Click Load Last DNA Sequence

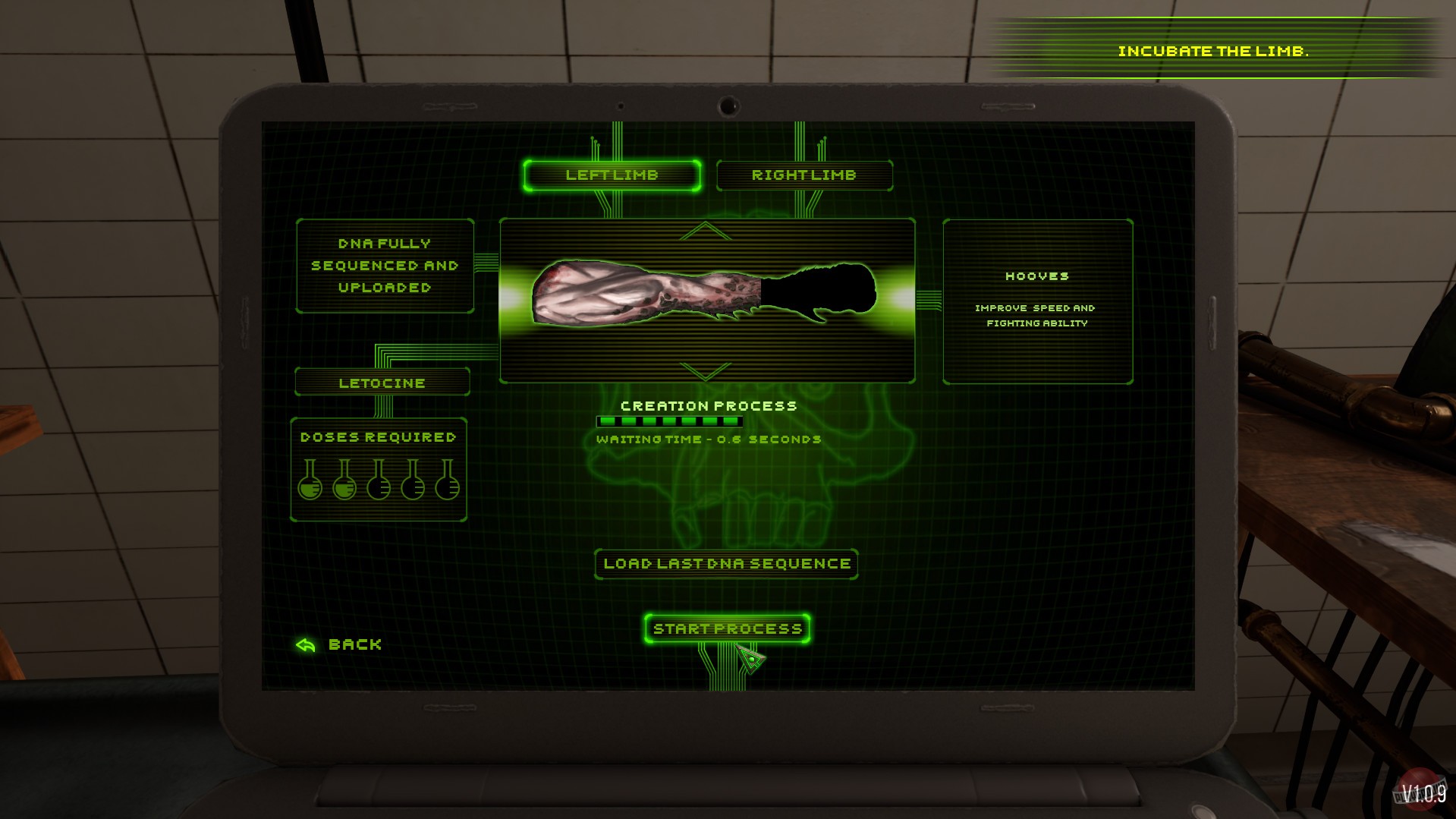725,563
